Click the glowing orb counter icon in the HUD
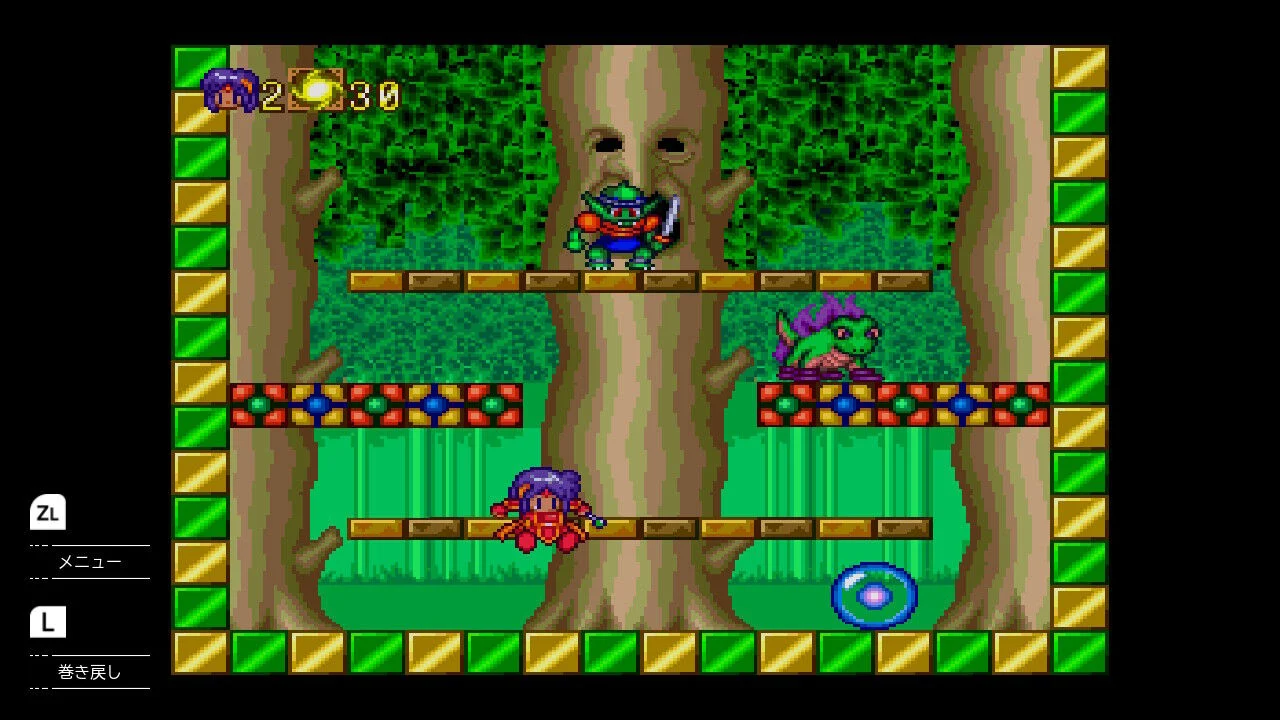The image size is (1280, 720). coord(315,91)
